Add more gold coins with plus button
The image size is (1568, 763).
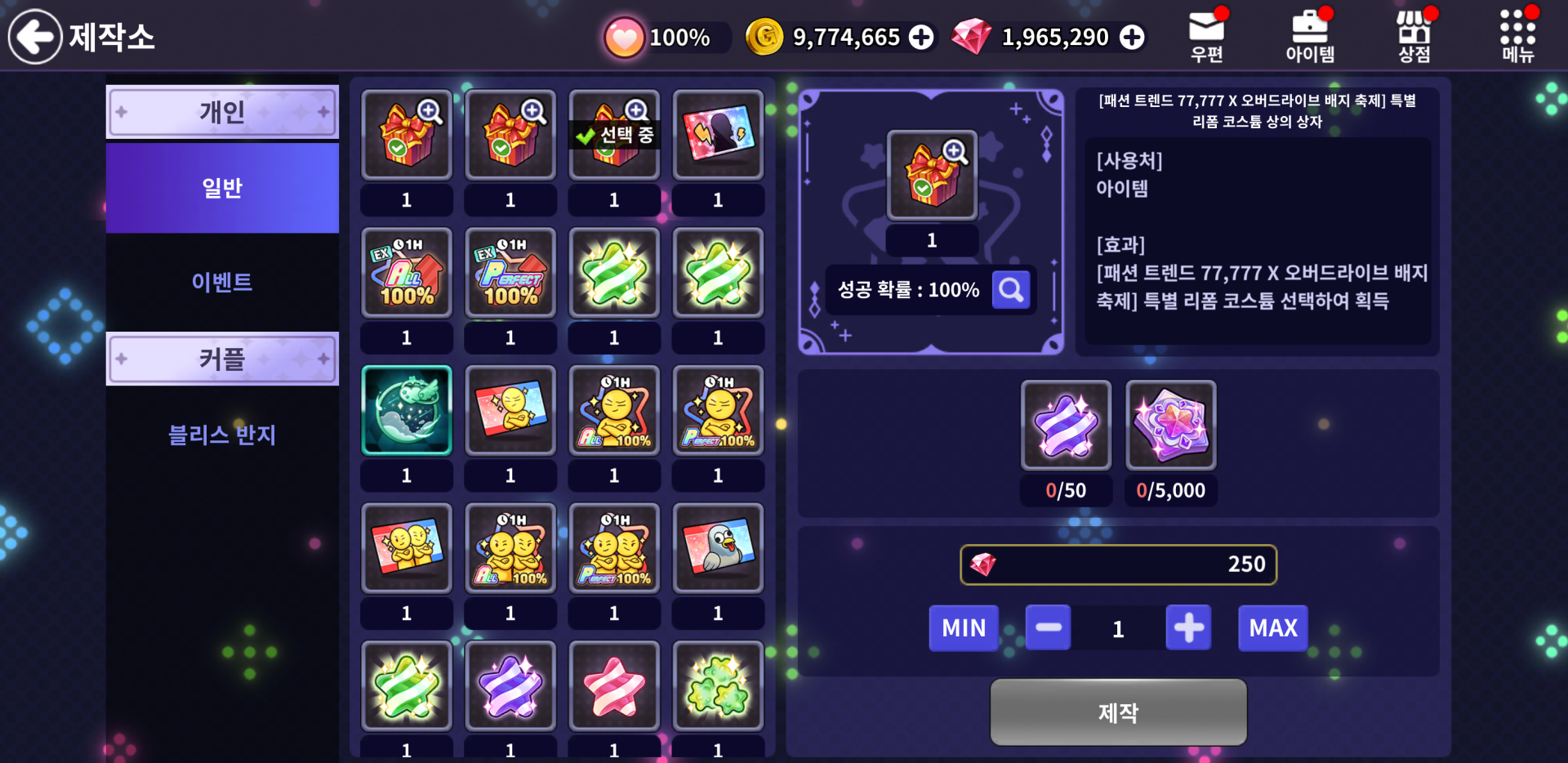click(x=921, y=38)
